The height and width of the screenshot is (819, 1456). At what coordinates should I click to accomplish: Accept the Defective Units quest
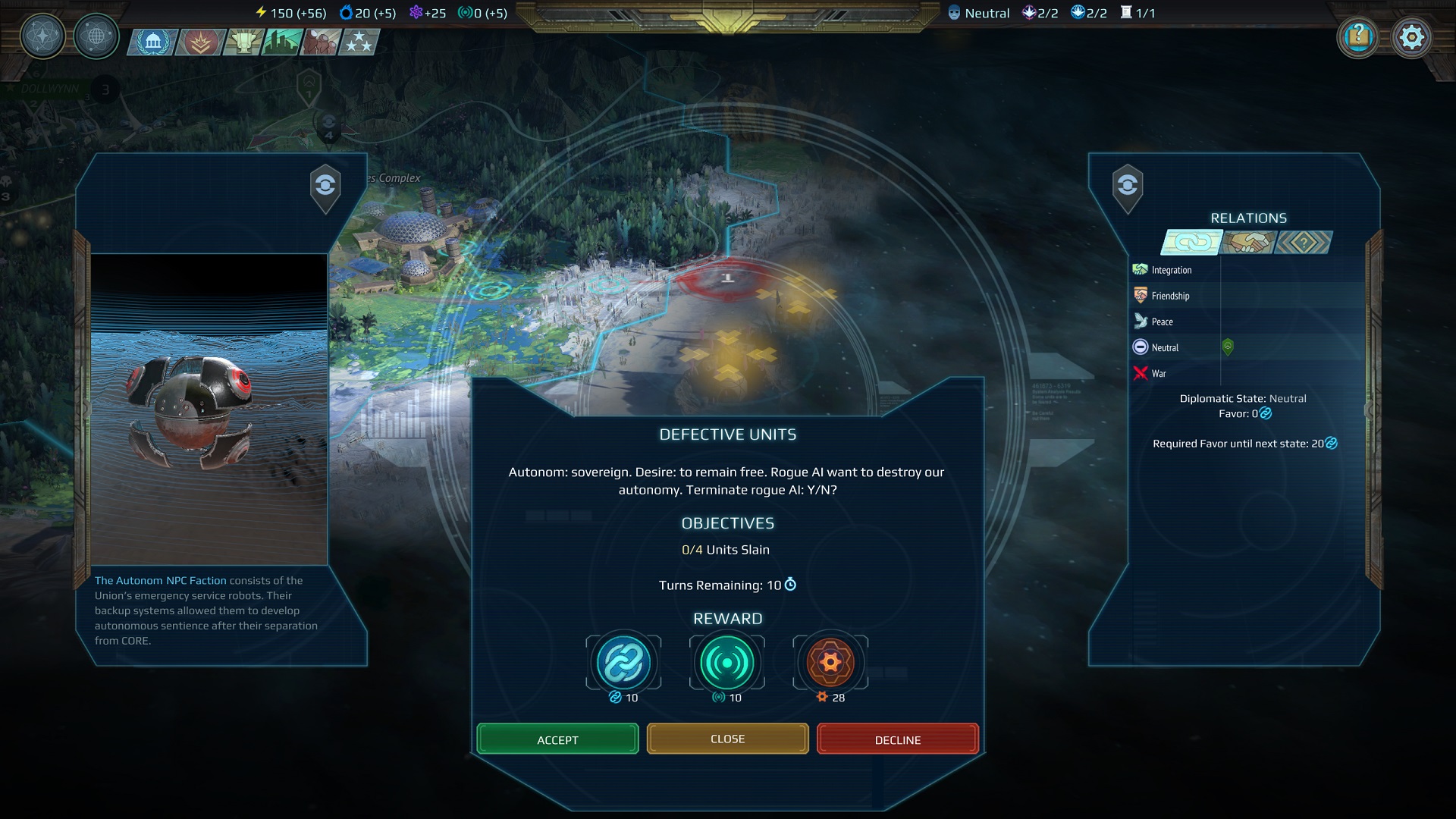click(557, 739)
